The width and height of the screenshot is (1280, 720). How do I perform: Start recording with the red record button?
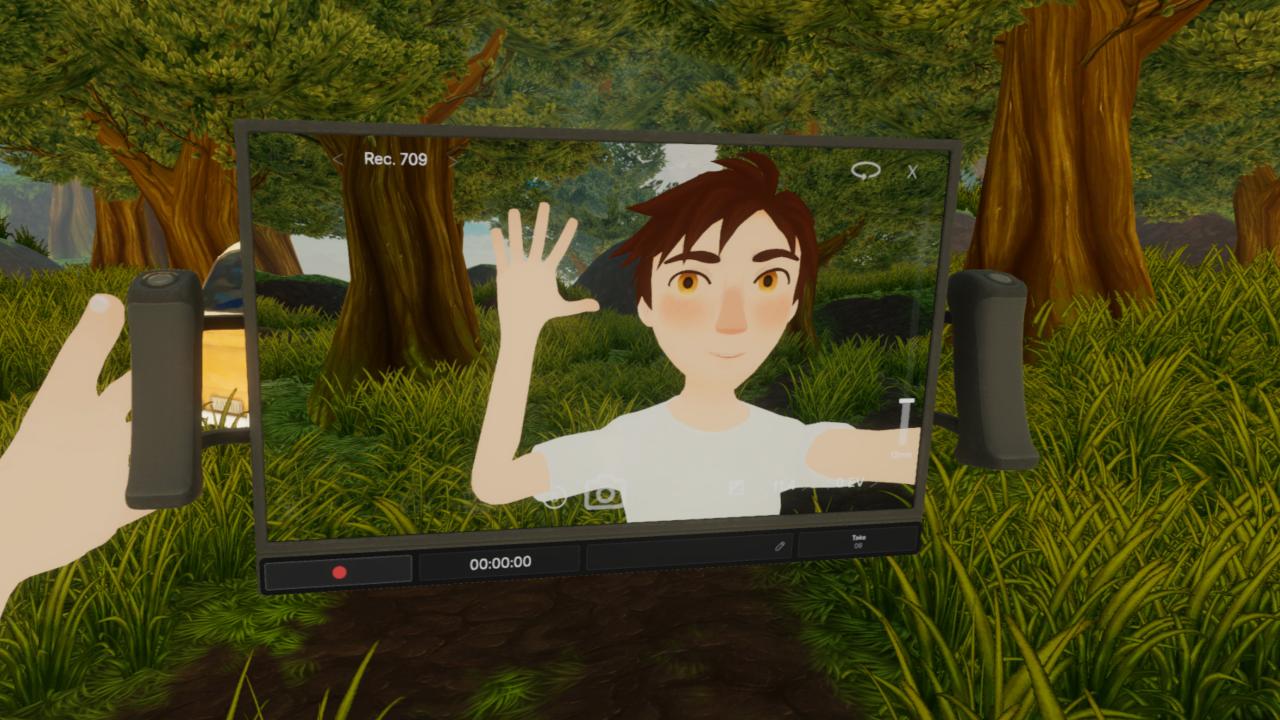pos(339,572)
